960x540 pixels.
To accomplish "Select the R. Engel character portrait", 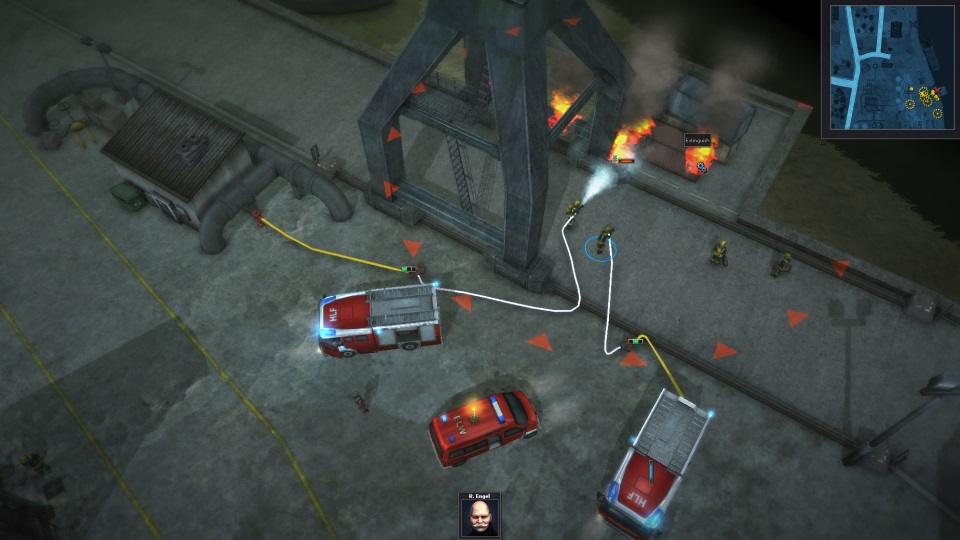I will pyautogui.click(x=479, y=517).
